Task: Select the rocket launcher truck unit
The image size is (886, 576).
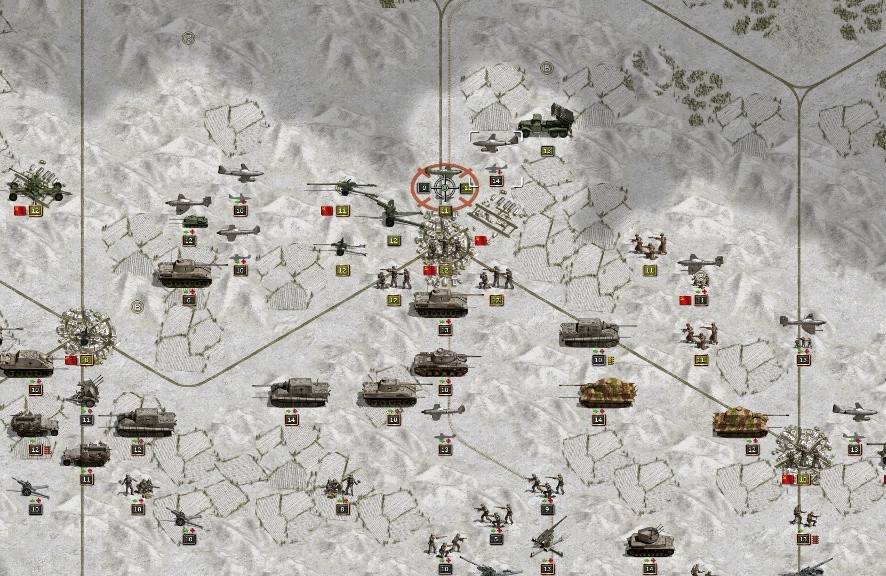Action: coord(546,123)
